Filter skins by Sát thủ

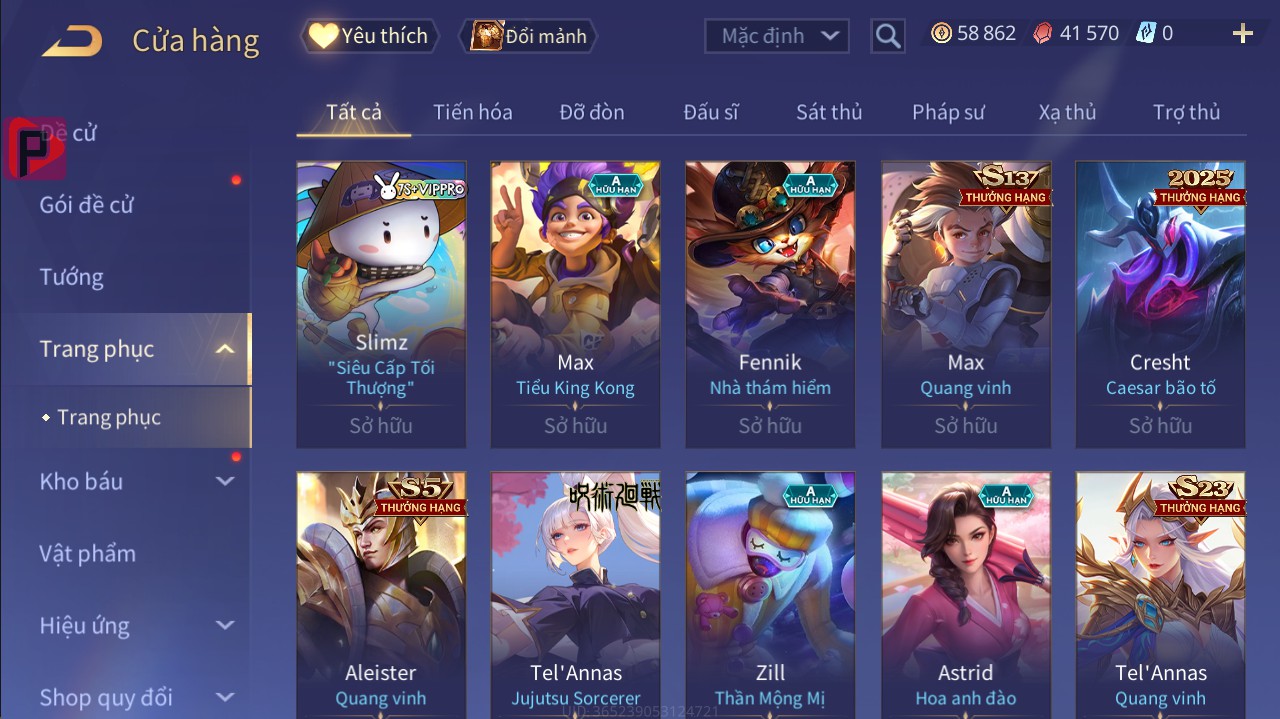829,112
